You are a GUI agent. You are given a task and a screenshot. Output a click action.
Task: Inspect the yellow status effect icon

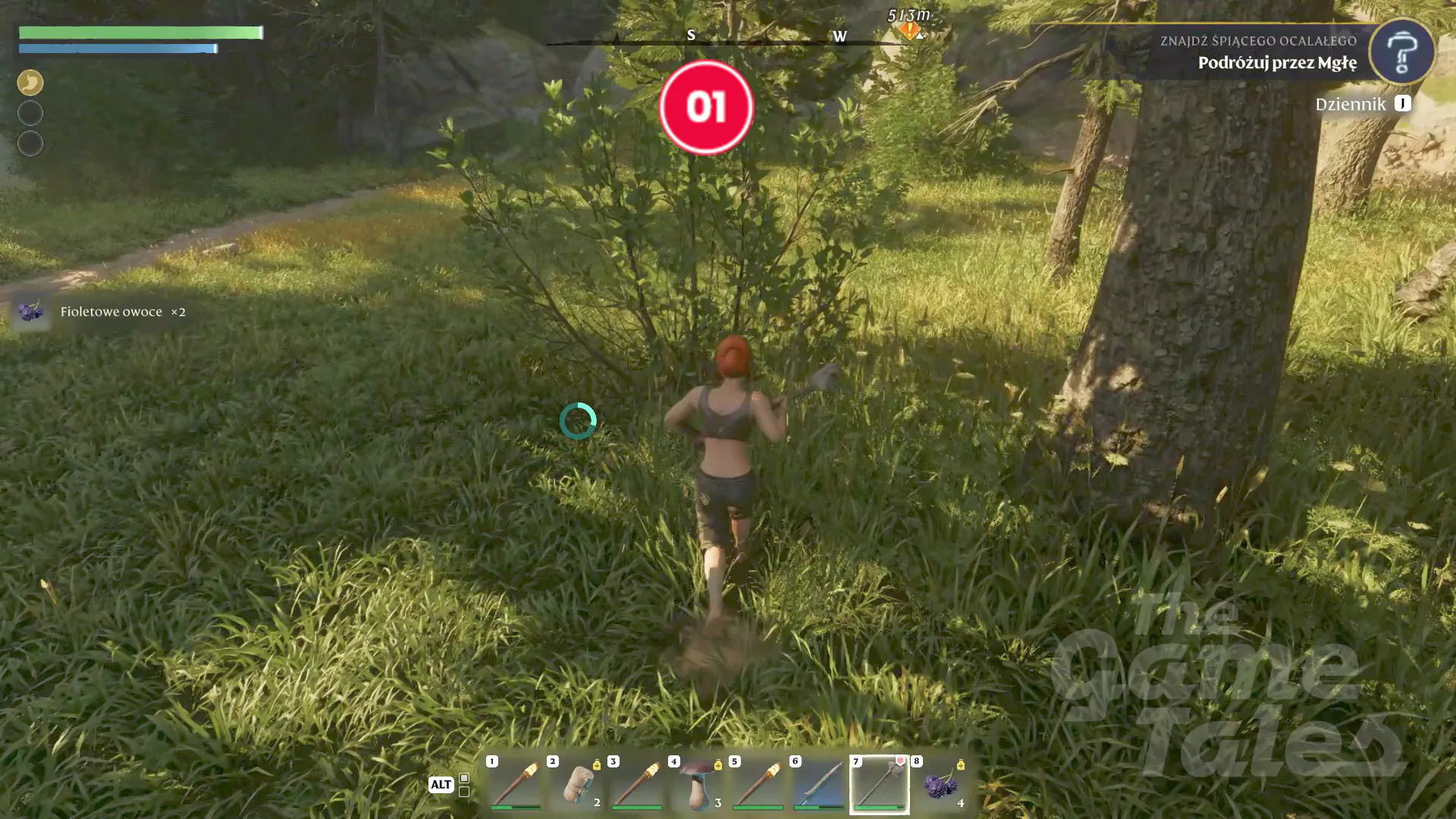coord(30,82)
